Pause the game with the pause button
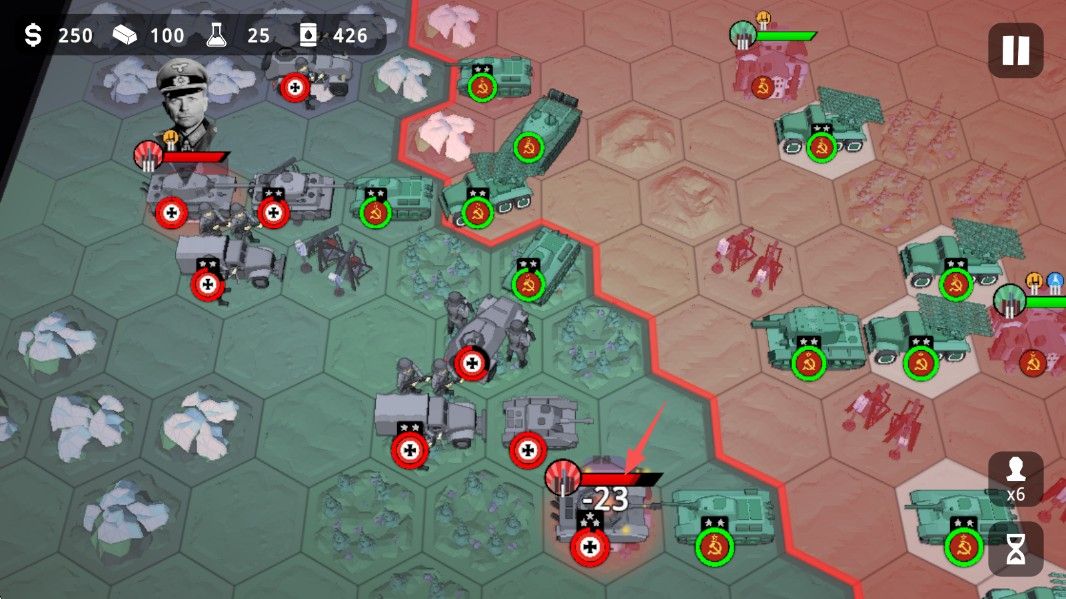This screenshot has height=599, width=1066. (x=1015, y=50)
